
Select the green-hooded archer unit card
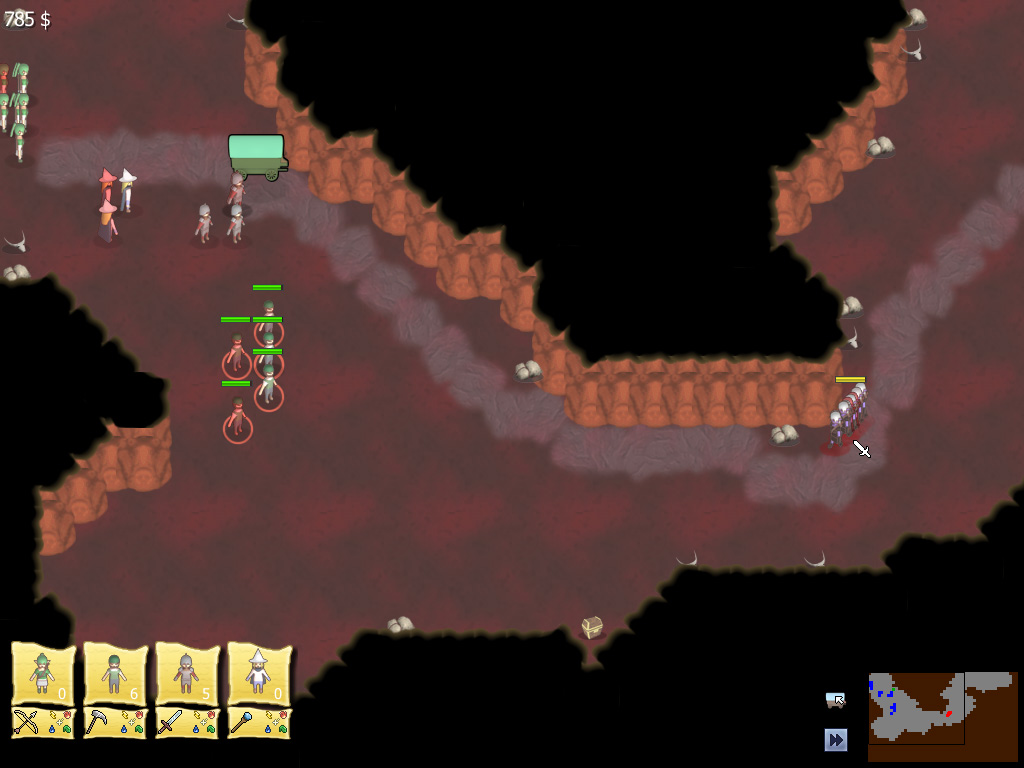point(43,675)
